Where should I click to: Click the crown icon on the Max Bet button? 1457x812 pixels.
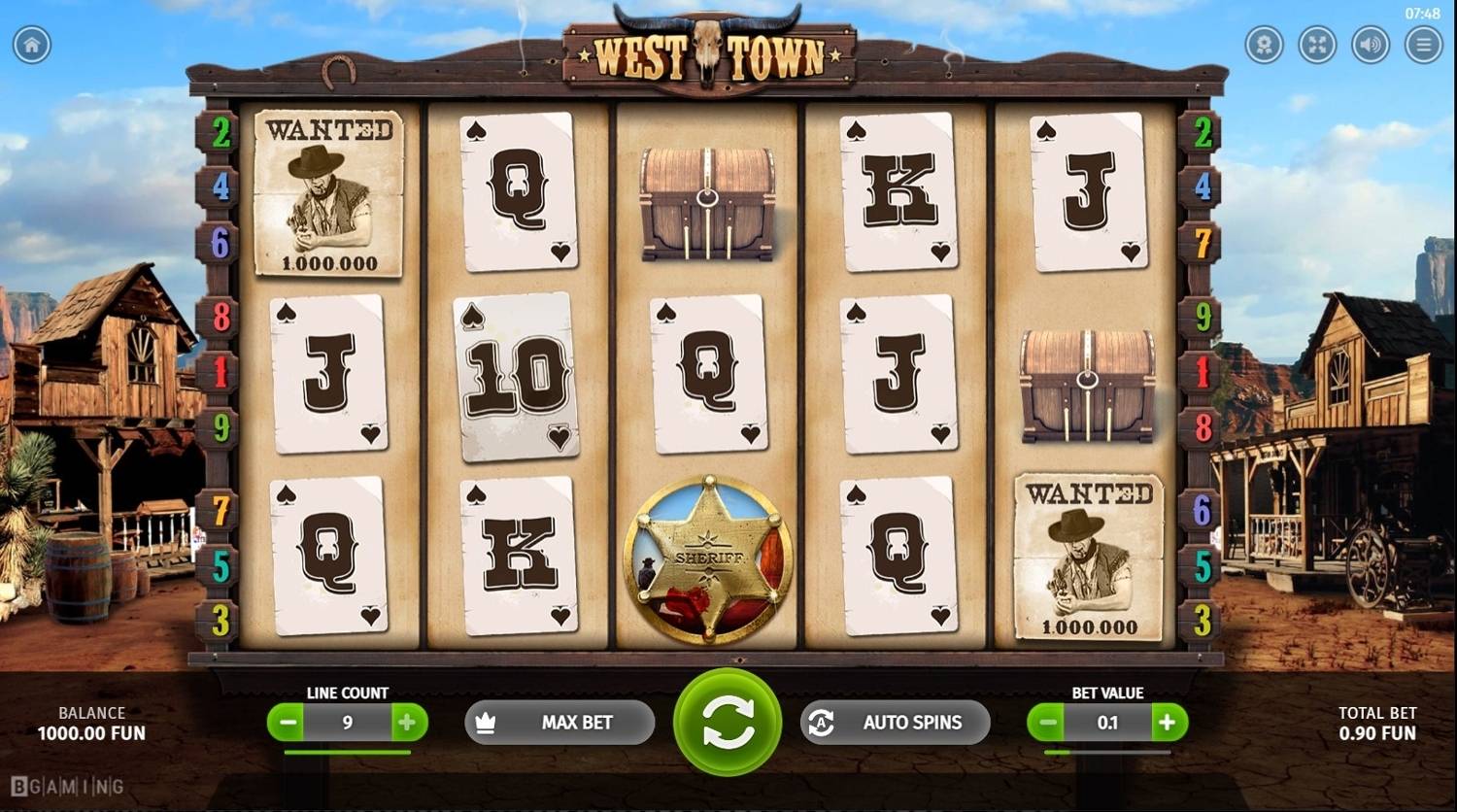[485, 723]
